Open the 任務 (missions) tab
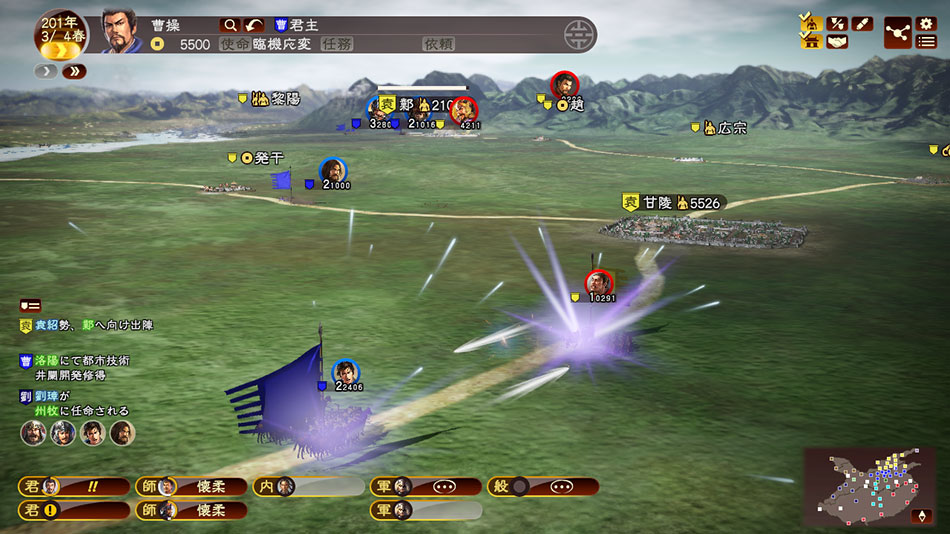The image size is (950, 534). click(x=336, y=44)
